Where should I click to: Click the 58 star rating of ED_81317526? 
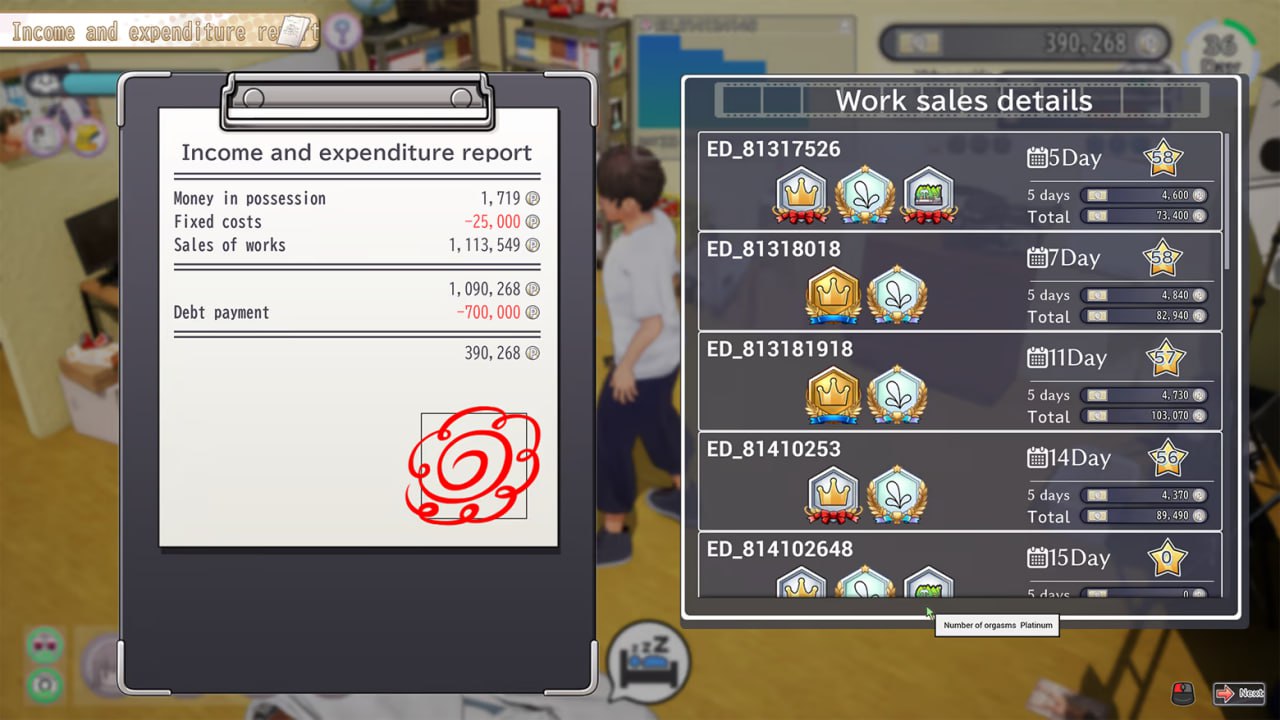pyautogui.click(x=1163, y=157)
